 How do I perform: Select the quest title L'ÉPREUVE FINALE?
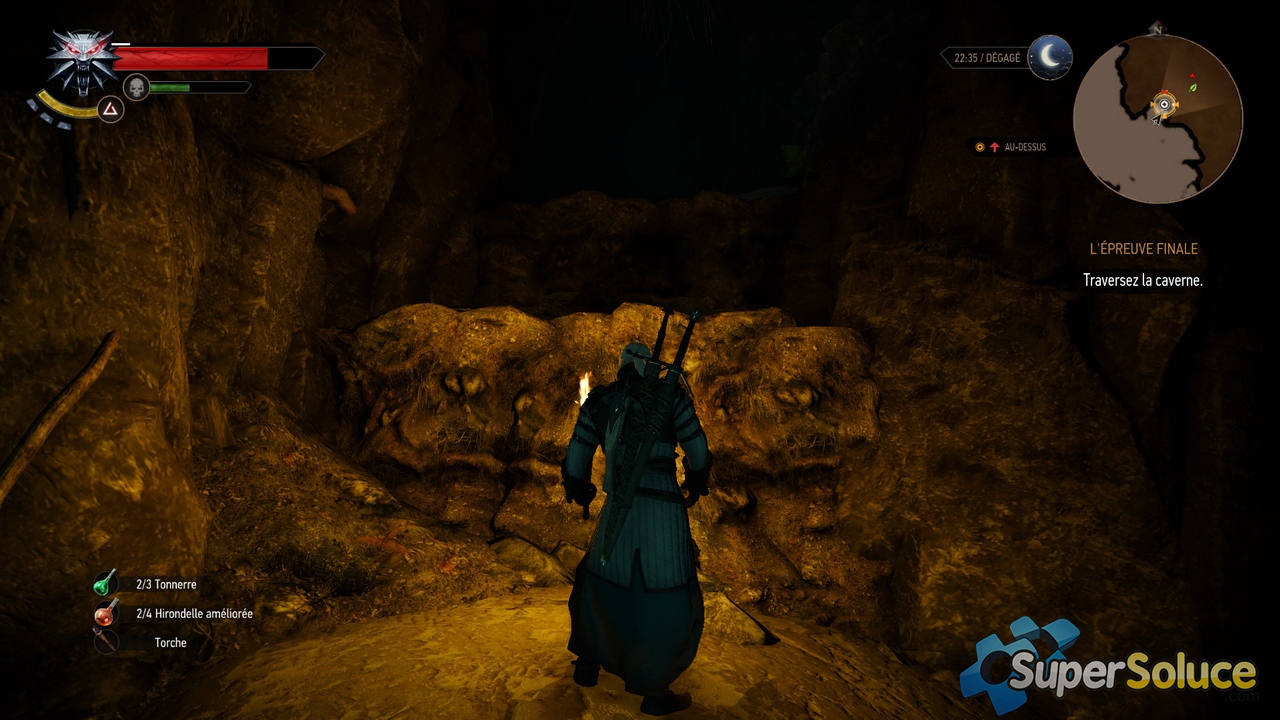click(1144, 248)
